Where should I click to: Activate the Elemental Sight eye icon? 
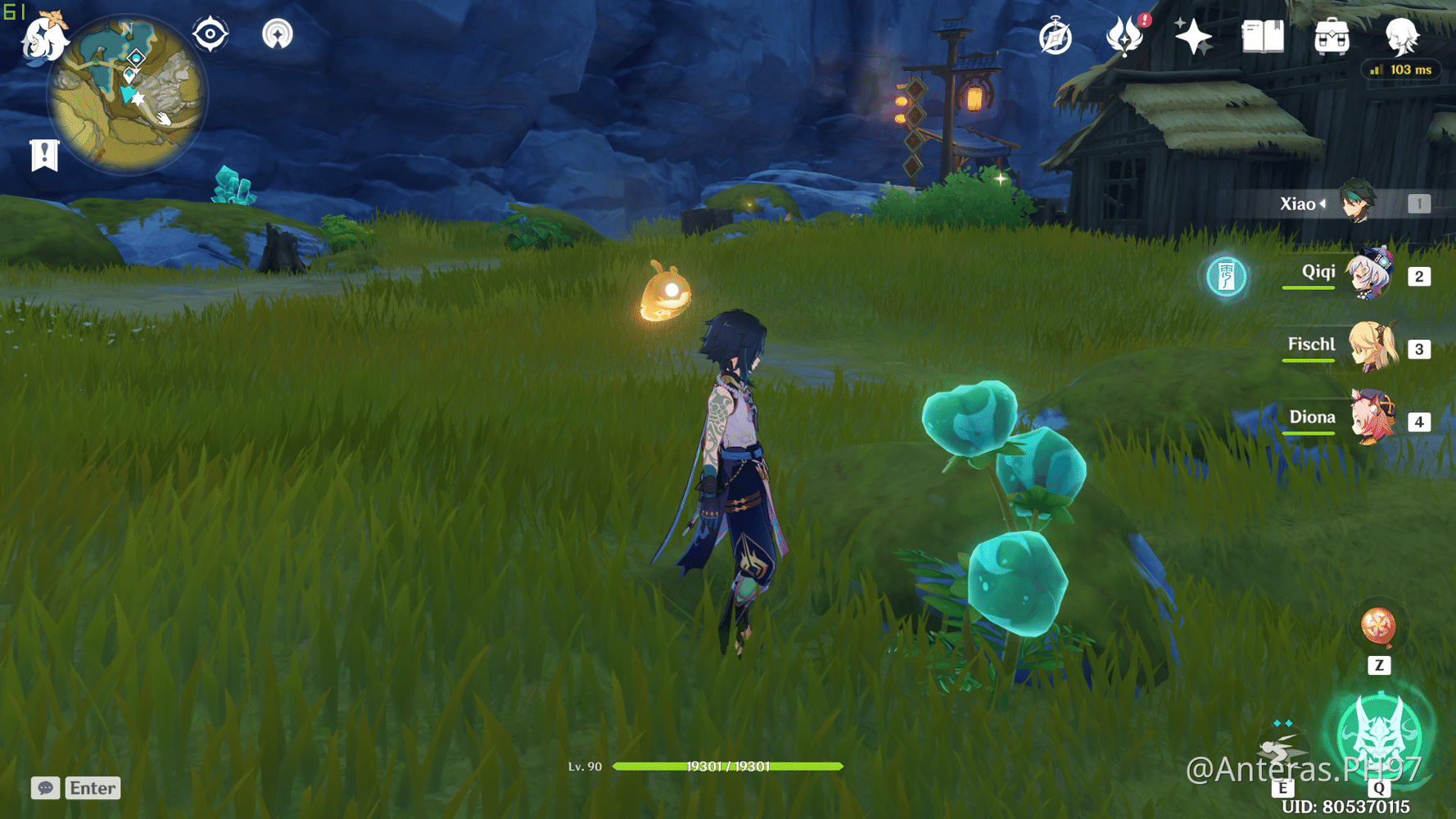(x=209, y=35)
